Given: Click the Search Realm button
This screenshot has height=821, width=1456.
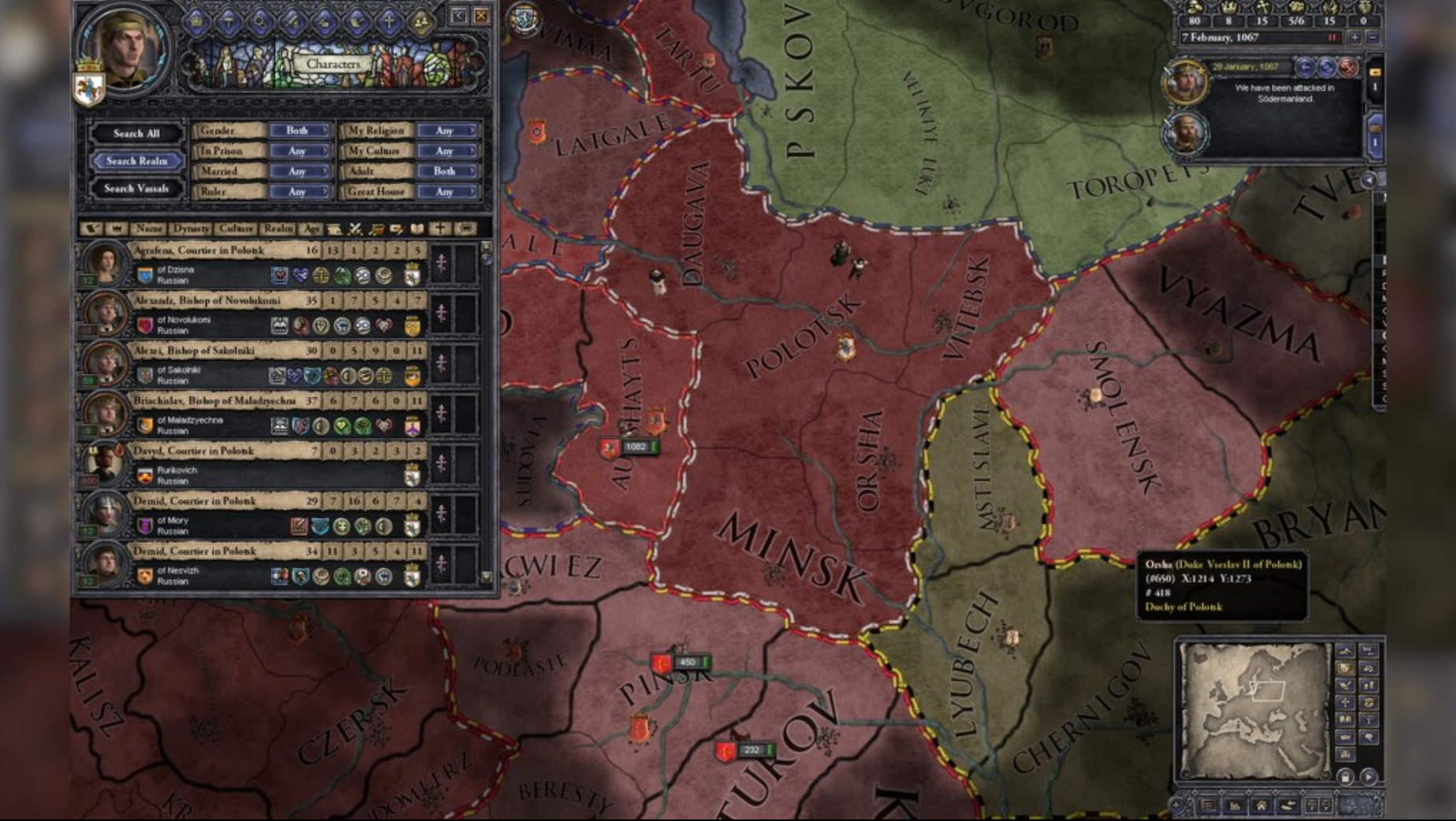Looking at the screenshot, I should tap(136, 161).
